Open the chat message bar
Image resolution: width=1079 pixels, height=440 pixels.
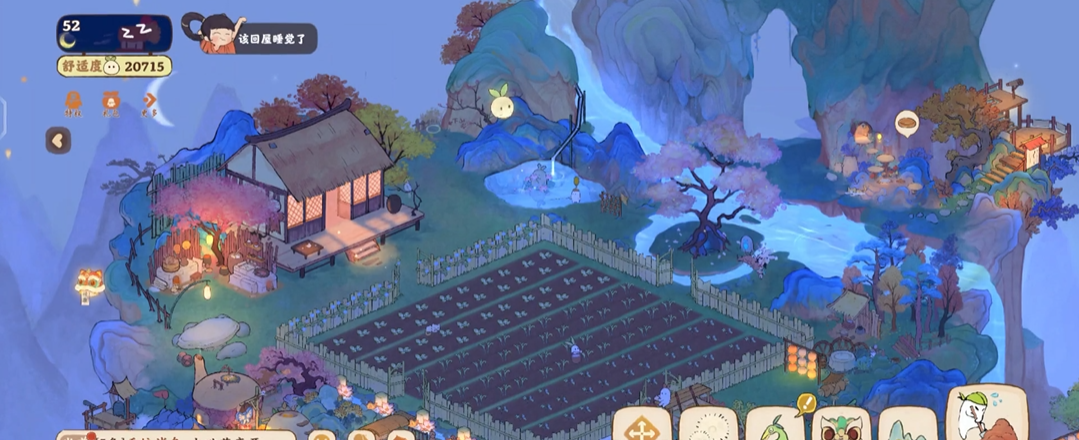pyautogui.click(x=175, y=434)
